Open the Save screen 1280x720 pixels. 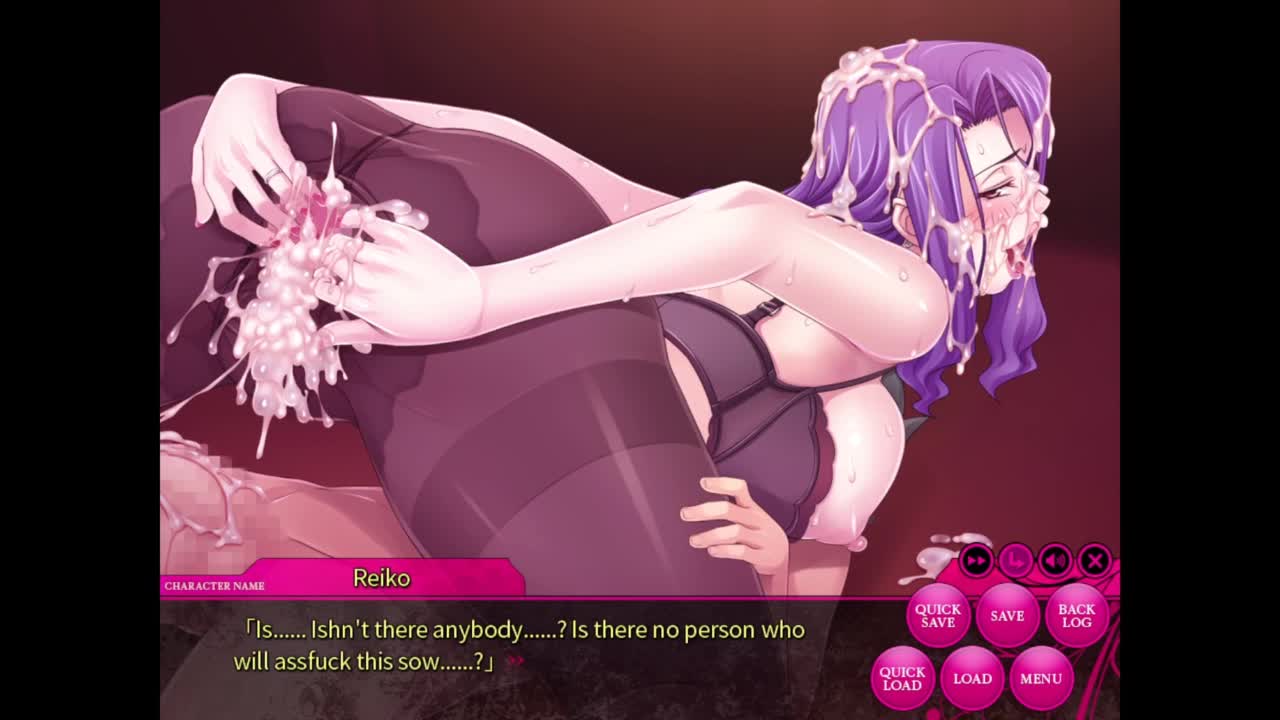click(1007, 616)
